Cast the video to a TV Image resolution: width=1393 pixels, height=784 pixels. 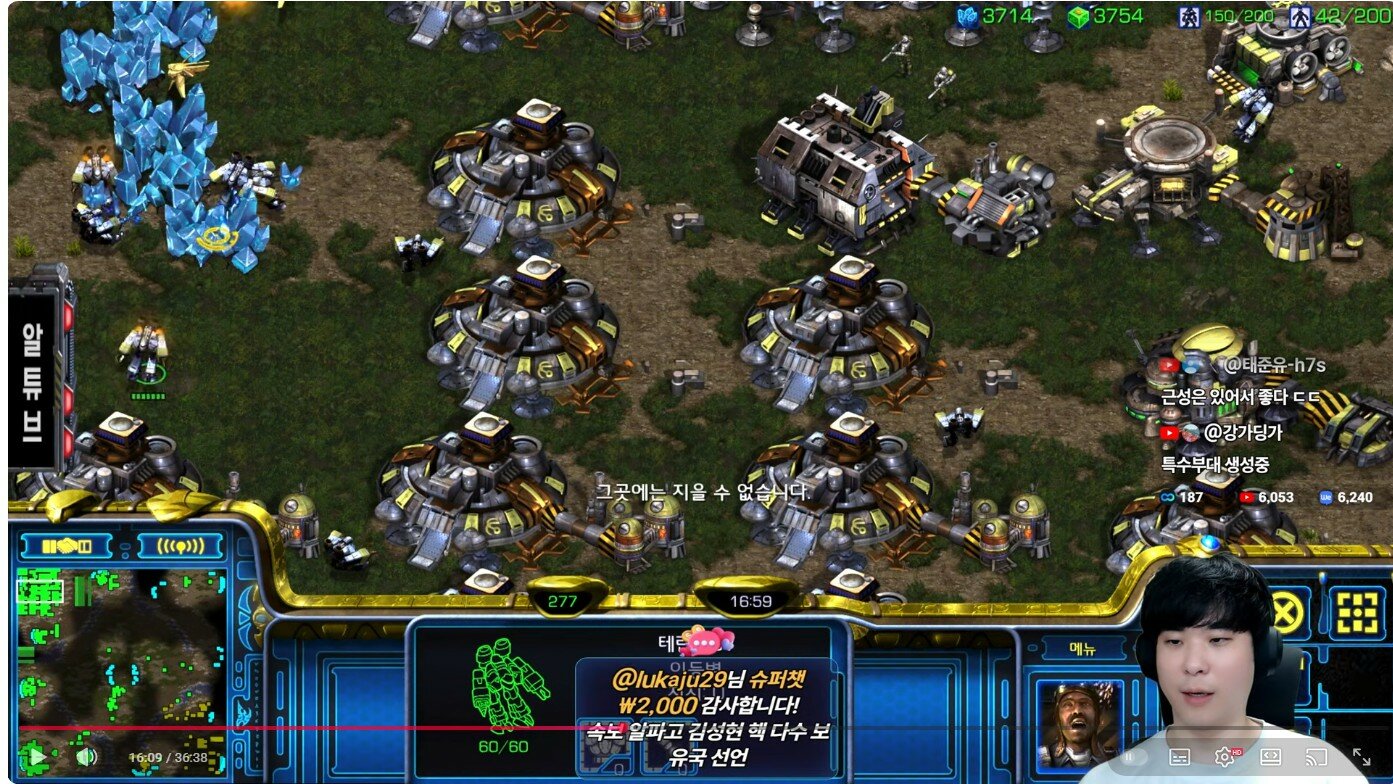point(1317,757)
